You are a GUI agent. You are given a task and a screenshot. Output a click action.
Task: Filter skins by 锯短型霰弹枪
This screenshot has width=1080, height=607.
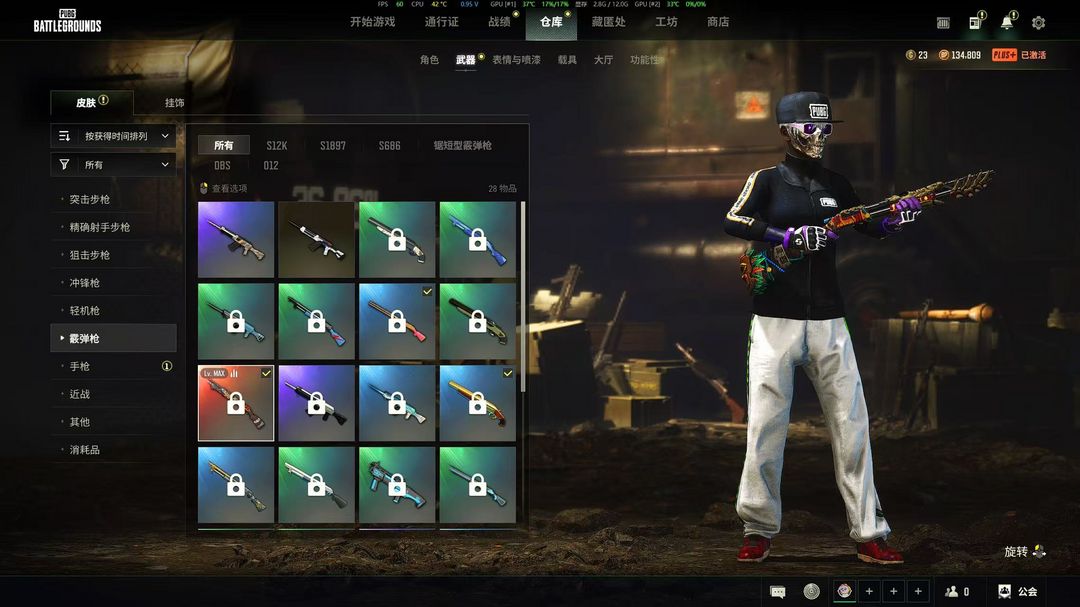click(462, 146)
